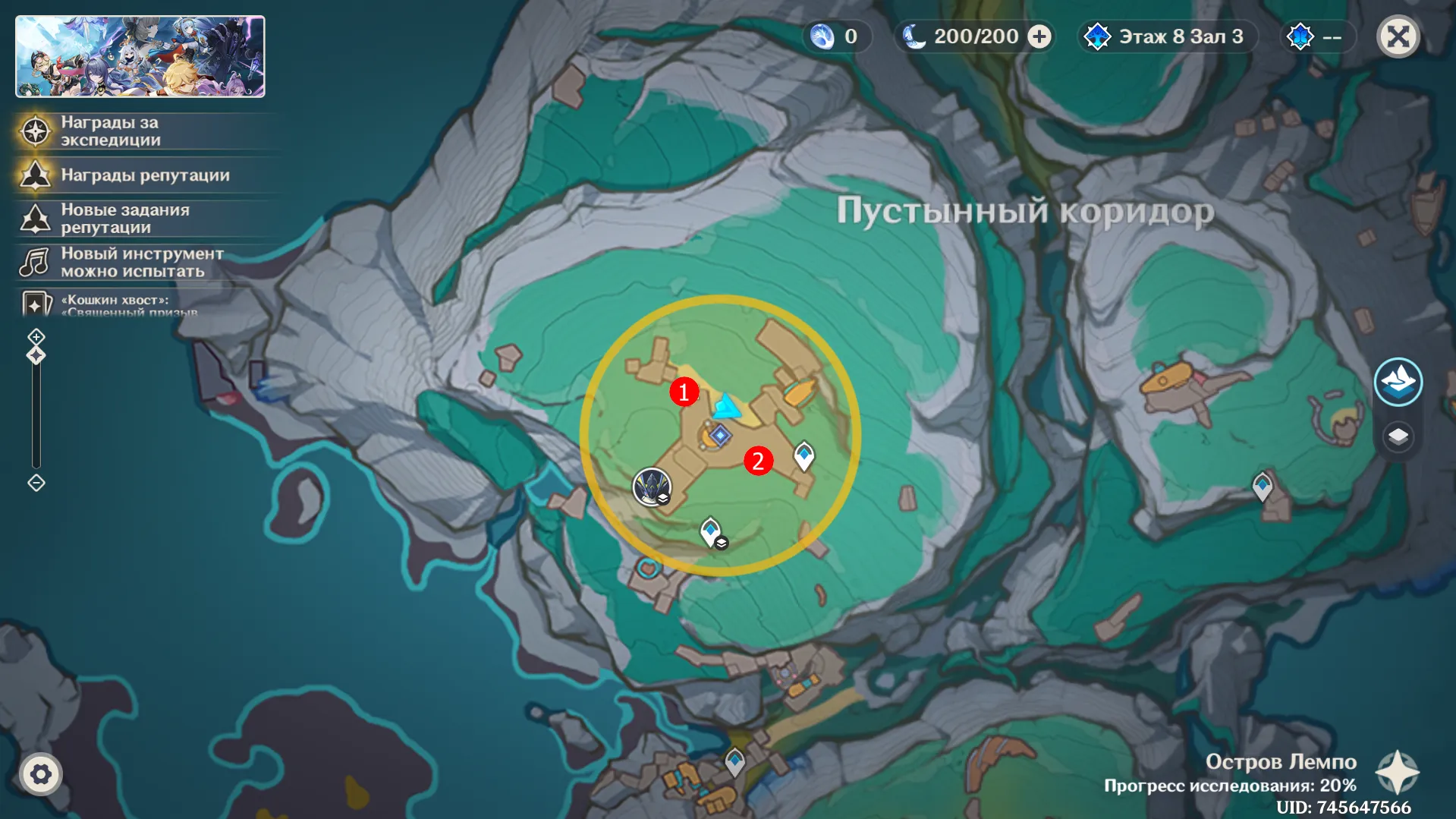Toggle the waypoint with layer badge below the domain

[709, 529]
